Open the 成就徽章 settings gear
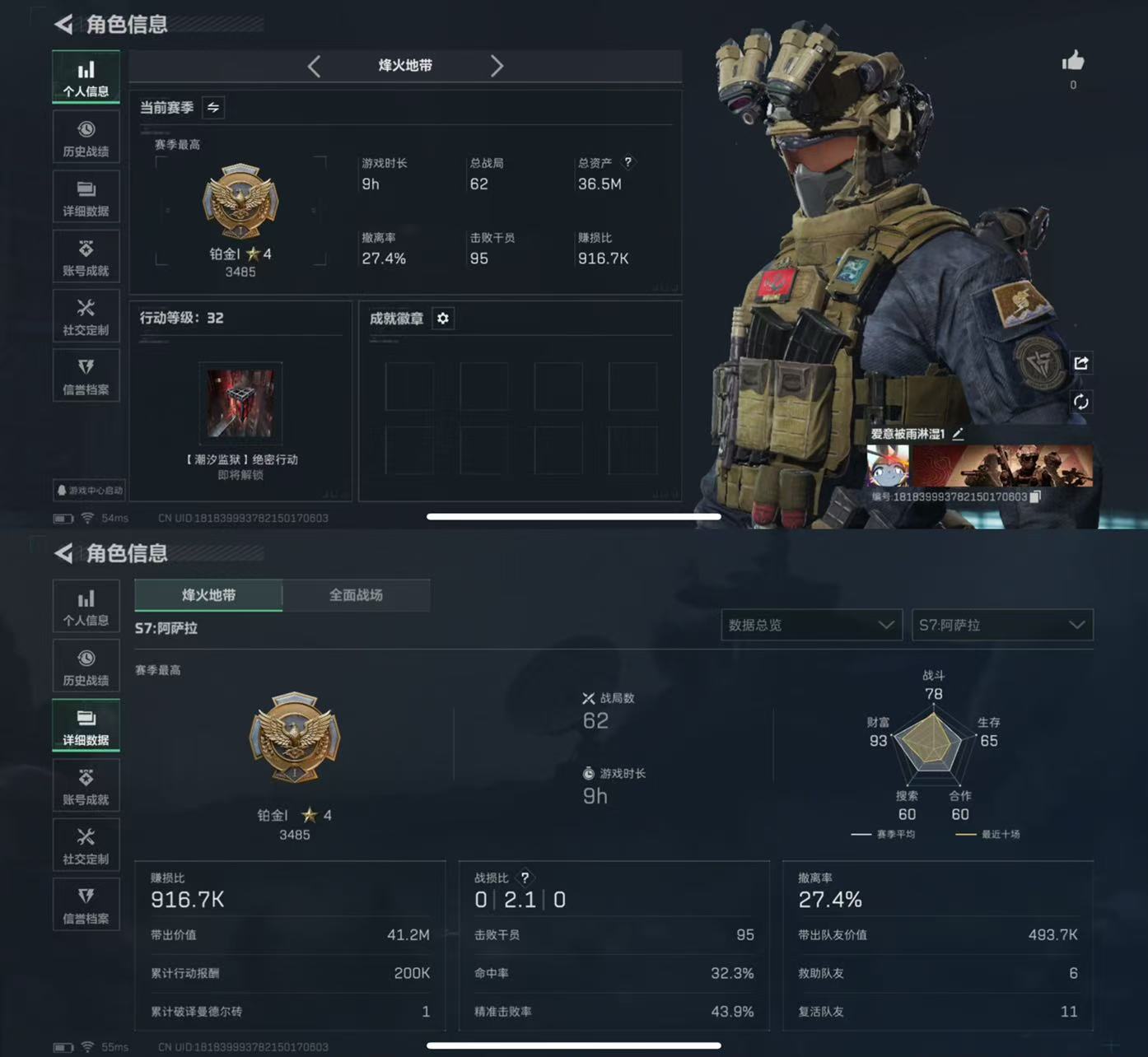This screenshot has width=1148, height=1057. tap(443, 319)
